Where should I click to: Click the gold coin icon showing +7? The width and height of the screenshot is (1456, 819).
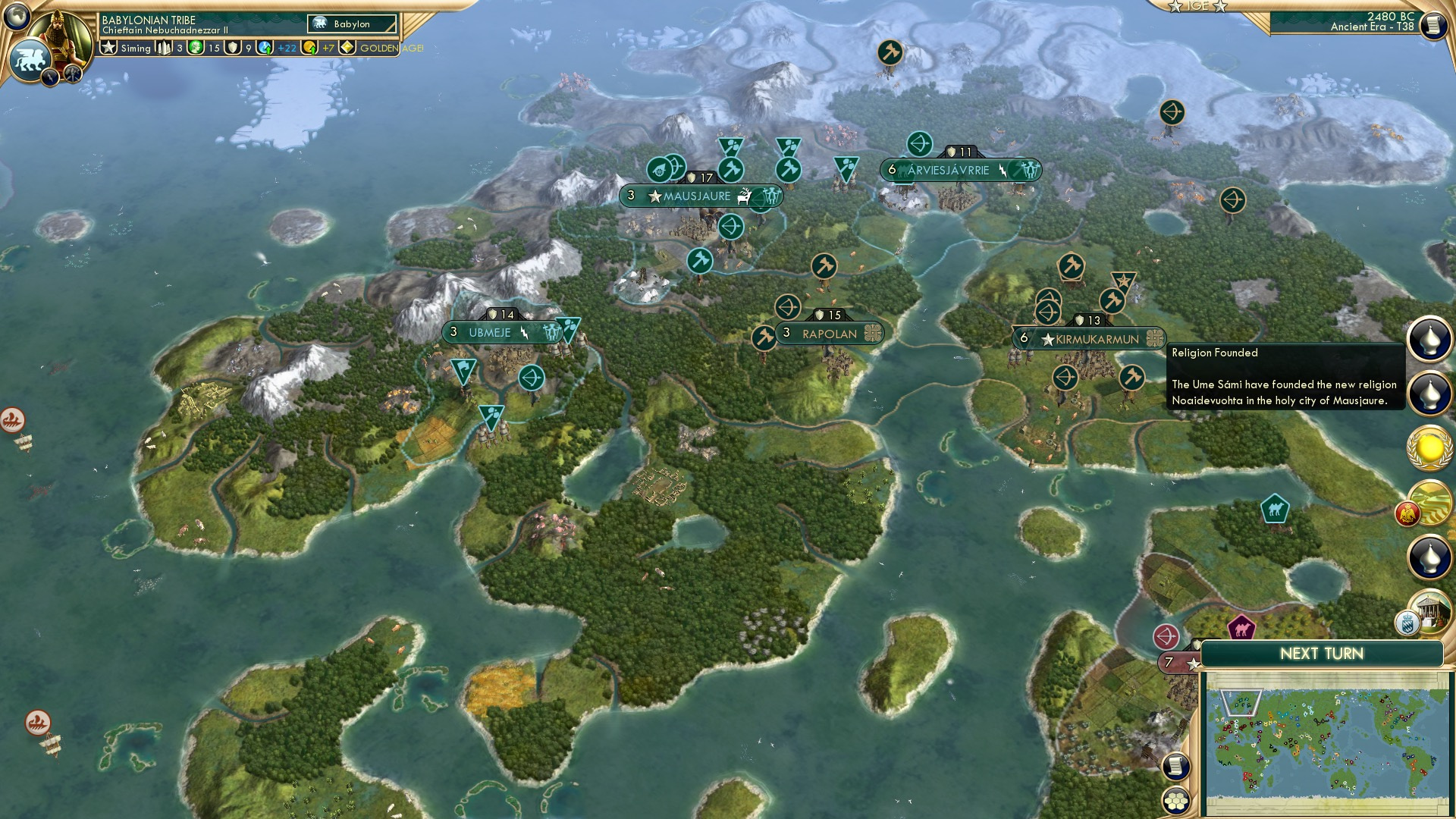(309, 48)
